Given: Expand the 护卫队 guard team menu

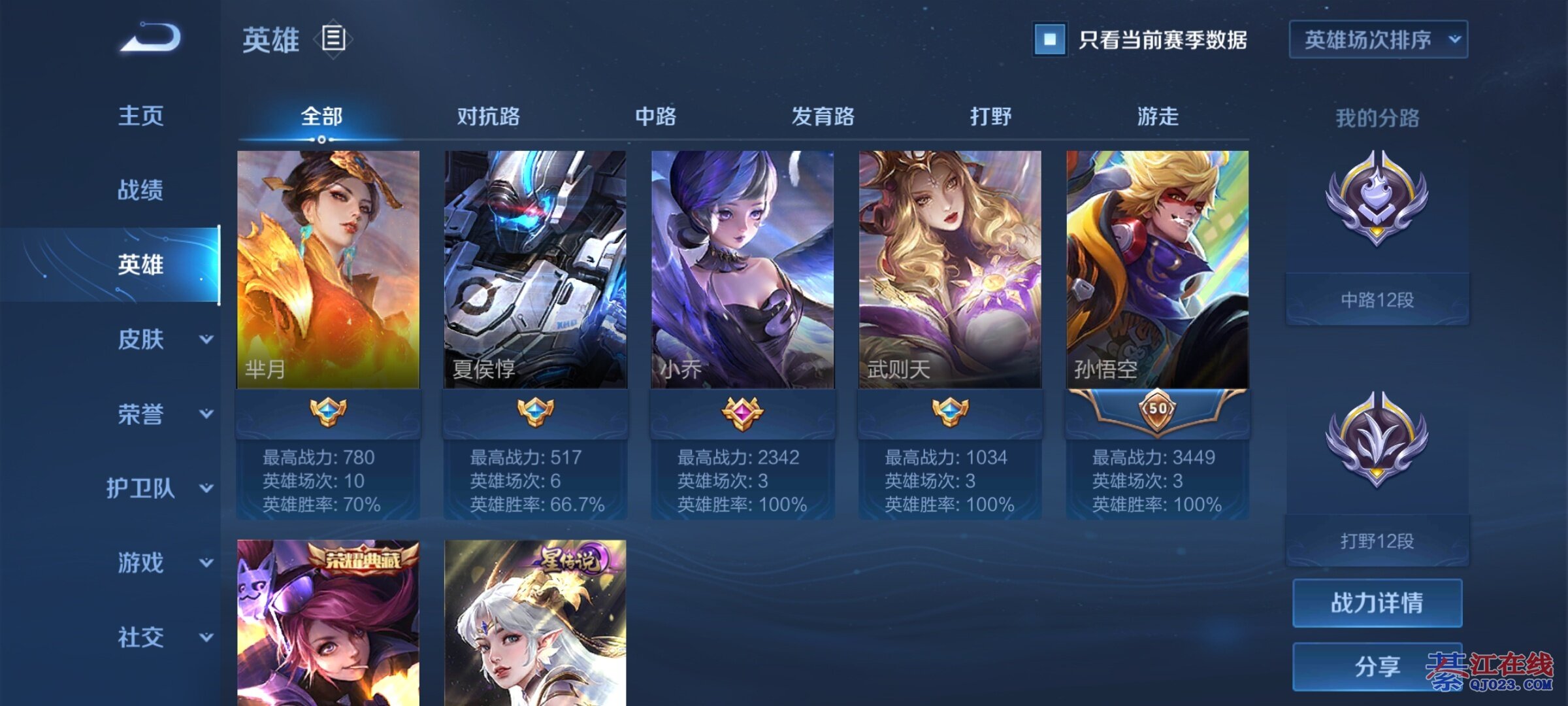Looking at the screenshot, I should point(160,488).
